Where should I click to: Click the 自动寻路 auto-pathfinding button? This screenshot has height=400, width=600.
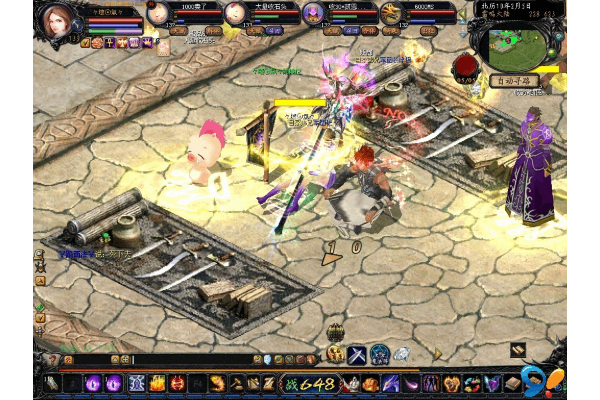514,81
